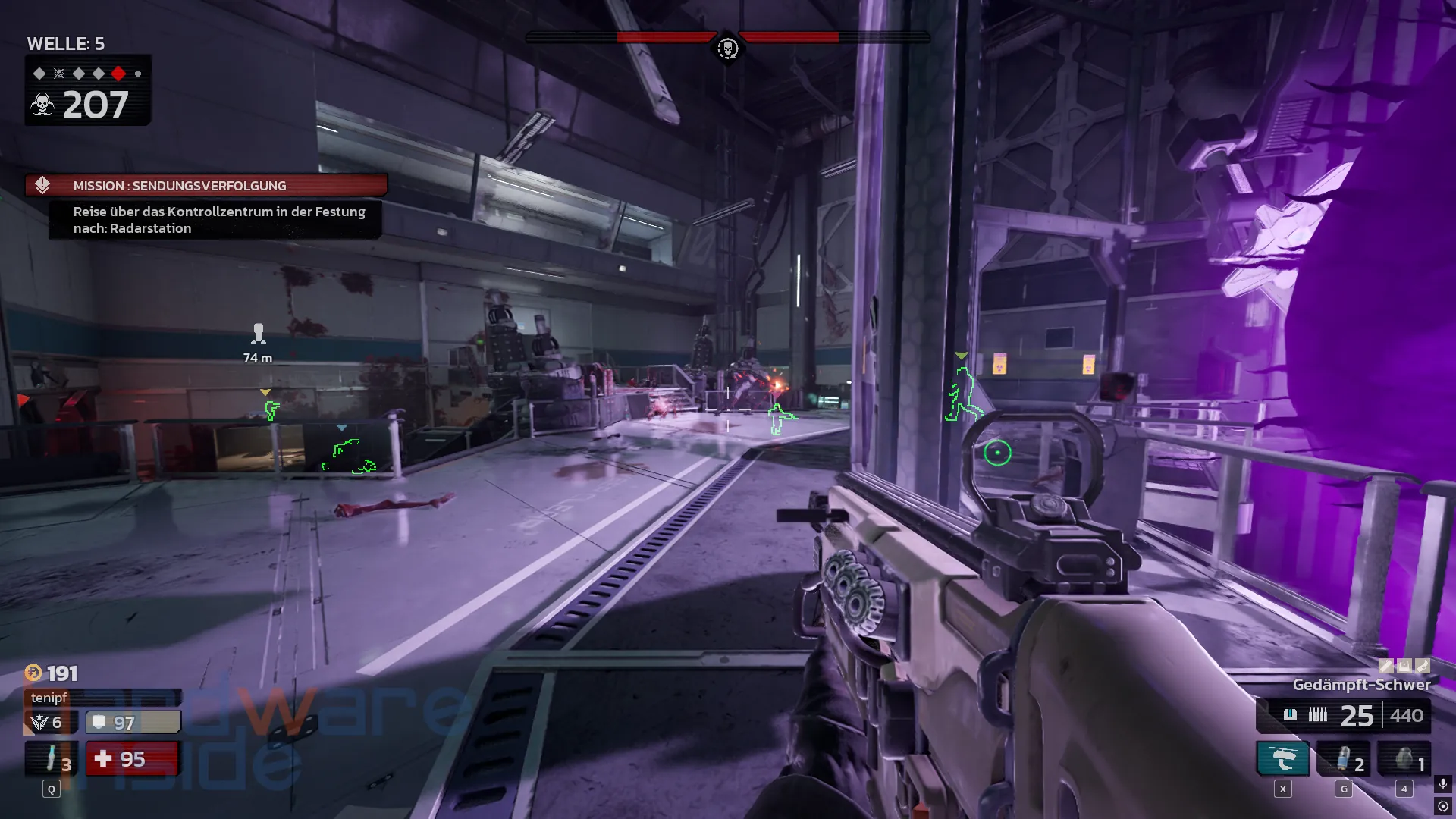
Task: Click the circular target icon below microphone
Action: coord(1442,806)
